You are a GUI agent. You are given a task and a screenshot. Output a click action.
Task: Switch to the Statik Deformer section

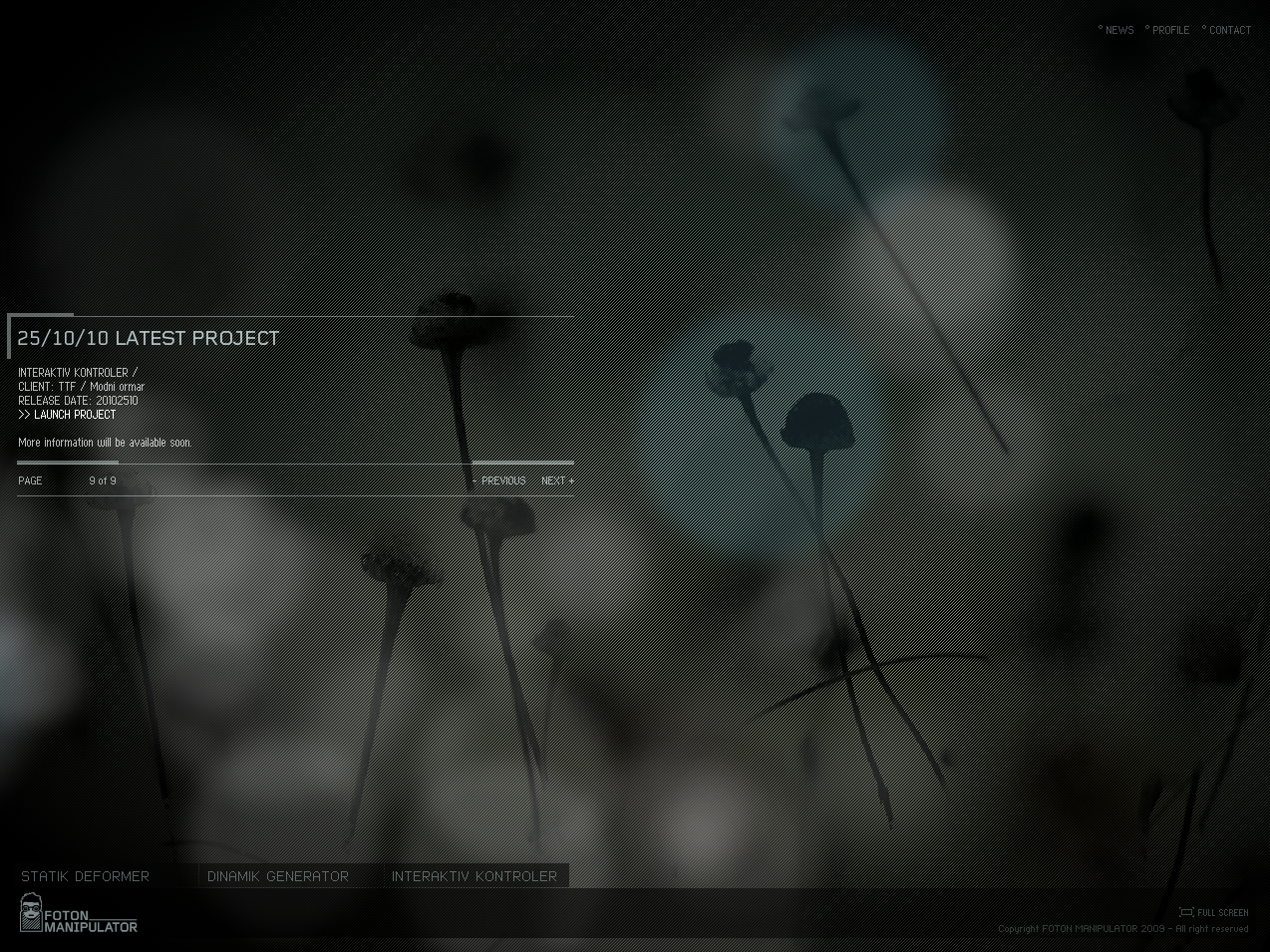(x=86, y=876)
